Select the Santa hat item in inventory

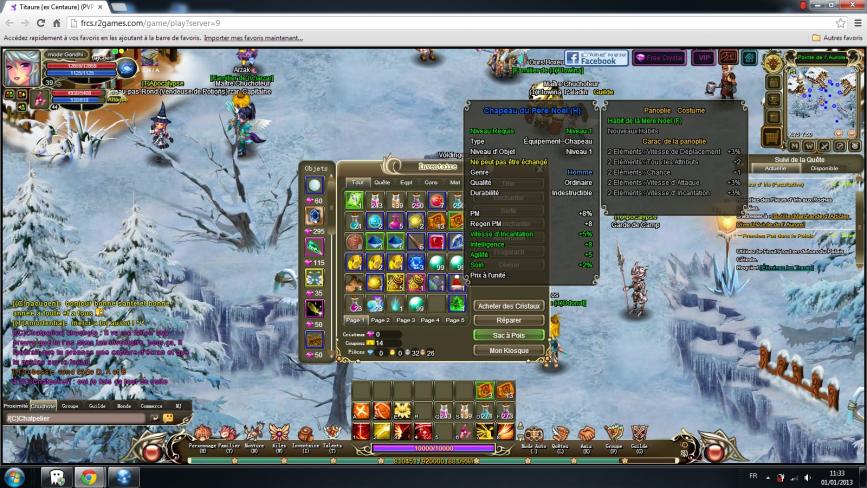pos(457,283)
